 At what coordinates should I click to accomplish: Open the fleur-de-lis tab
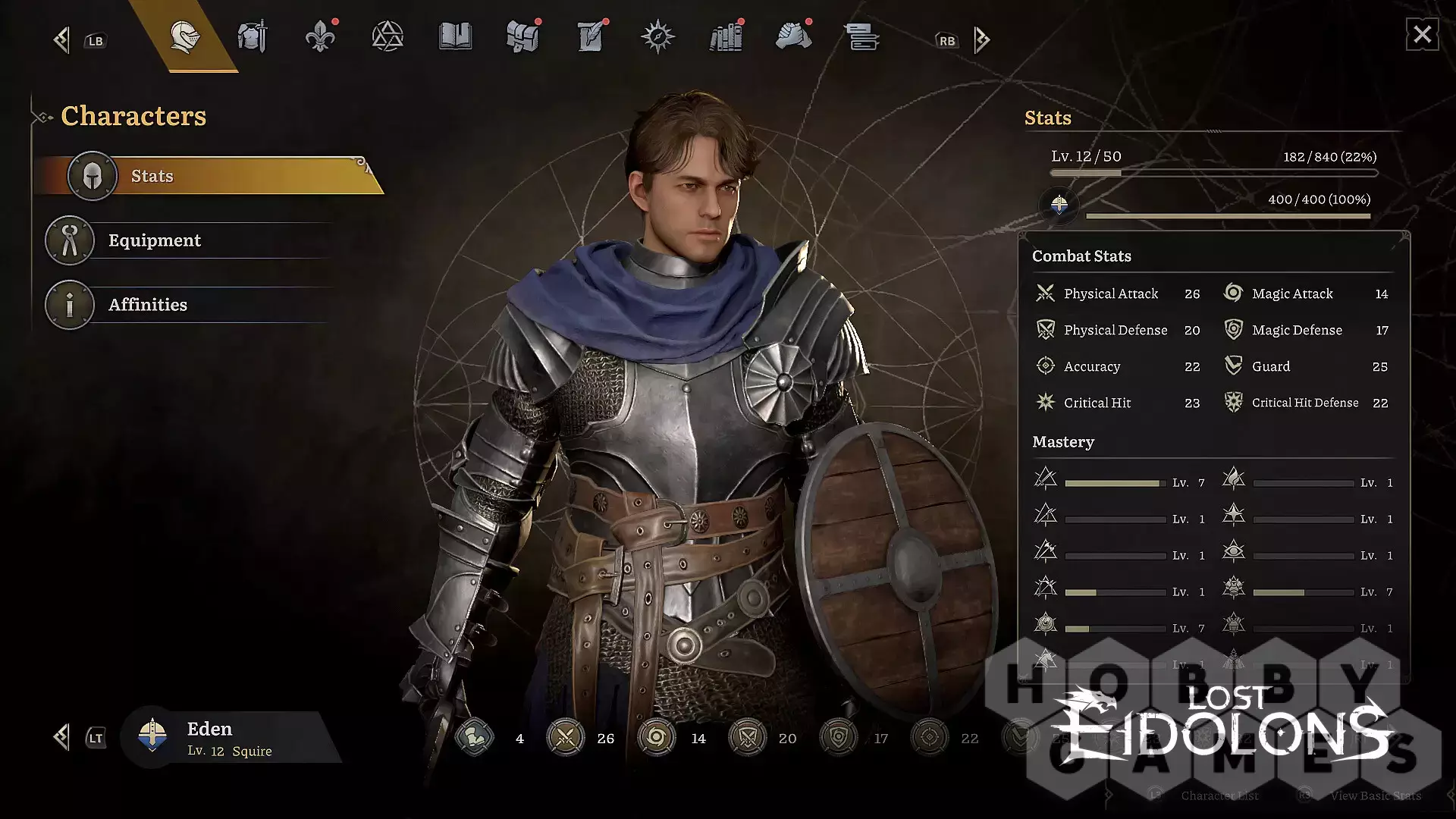[320, 36]
